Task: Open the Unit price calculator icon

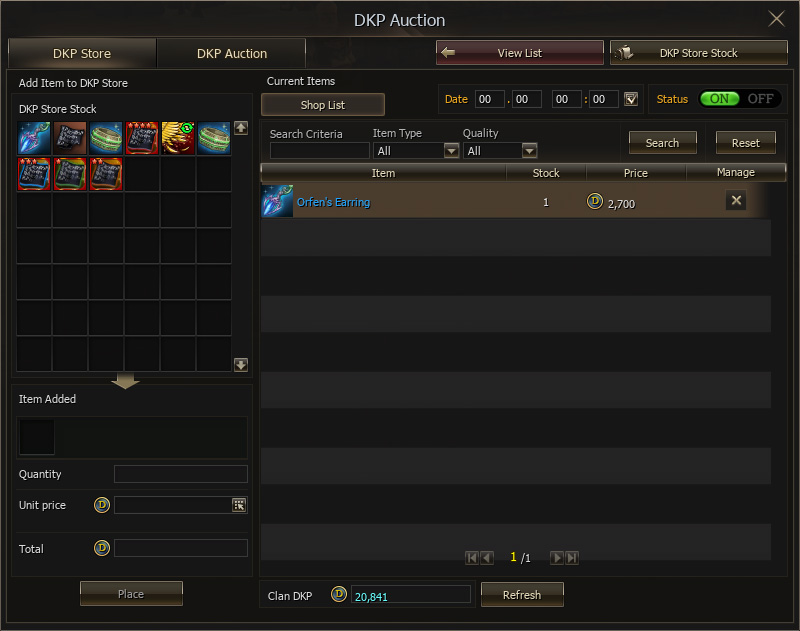Action: point(239,505)
